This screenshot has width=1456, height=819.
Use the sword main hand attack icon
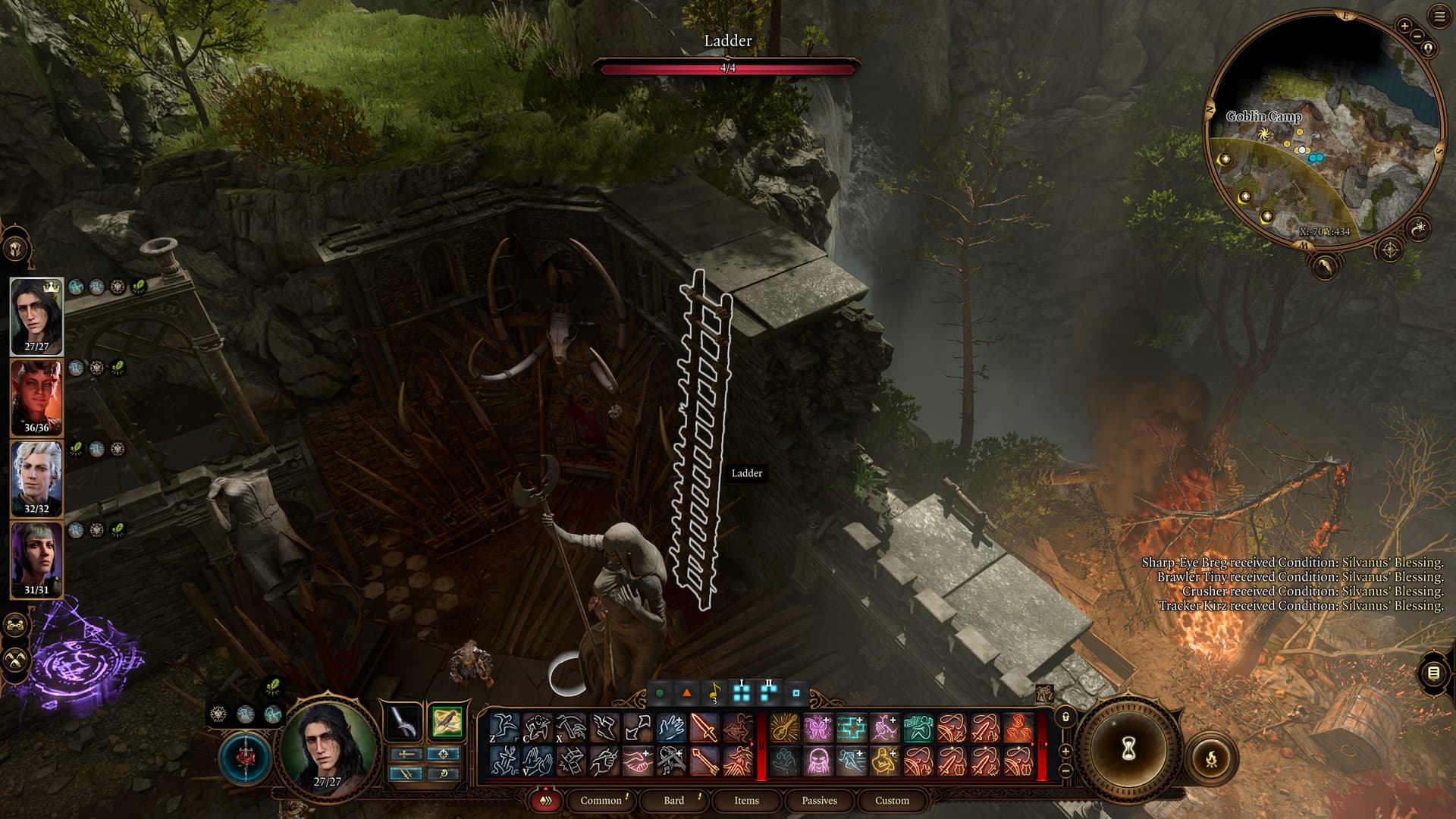click(x=704, y=729)
